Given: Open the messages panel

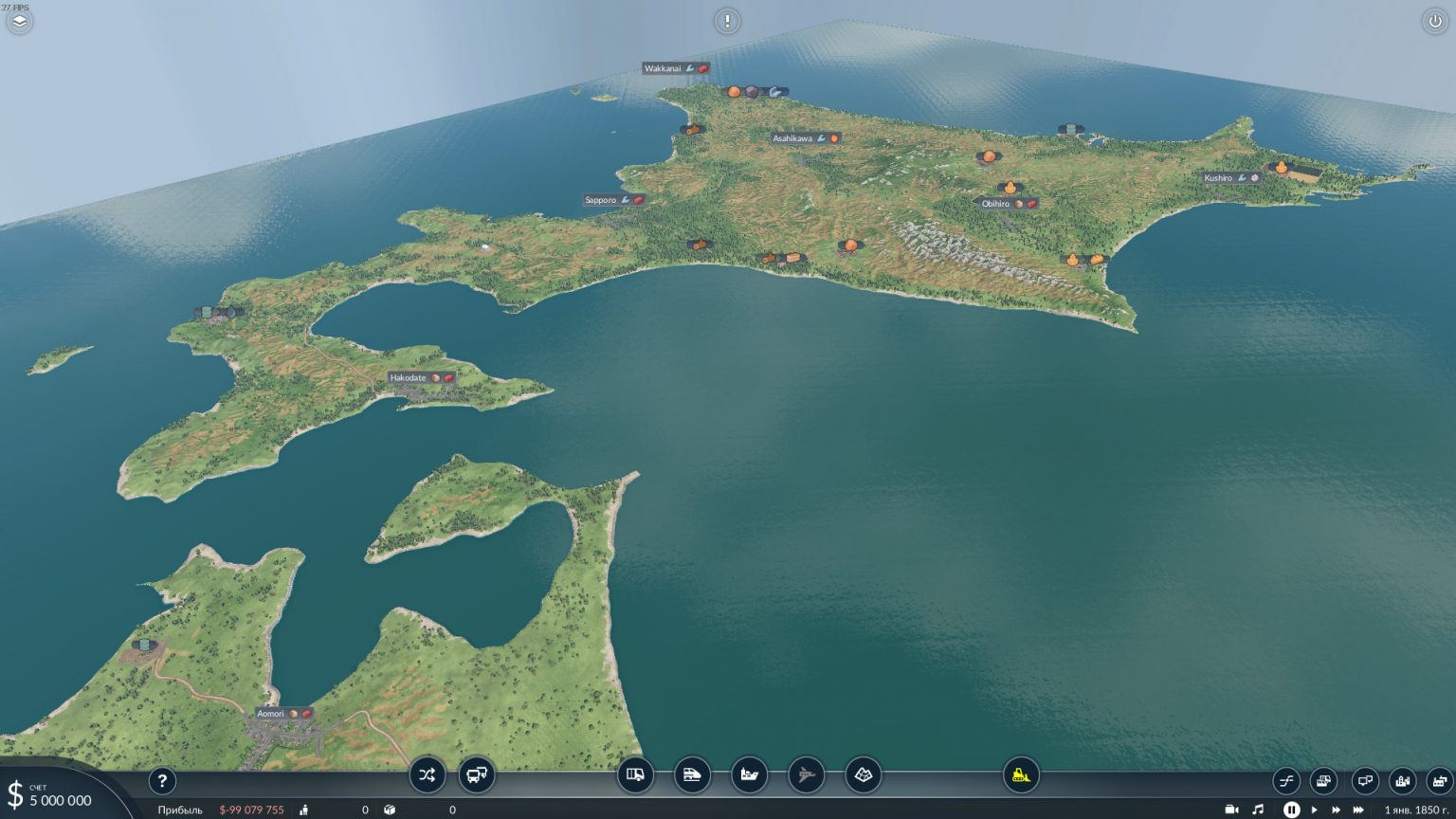Looking at the screenshot, I should point(1364,781).
